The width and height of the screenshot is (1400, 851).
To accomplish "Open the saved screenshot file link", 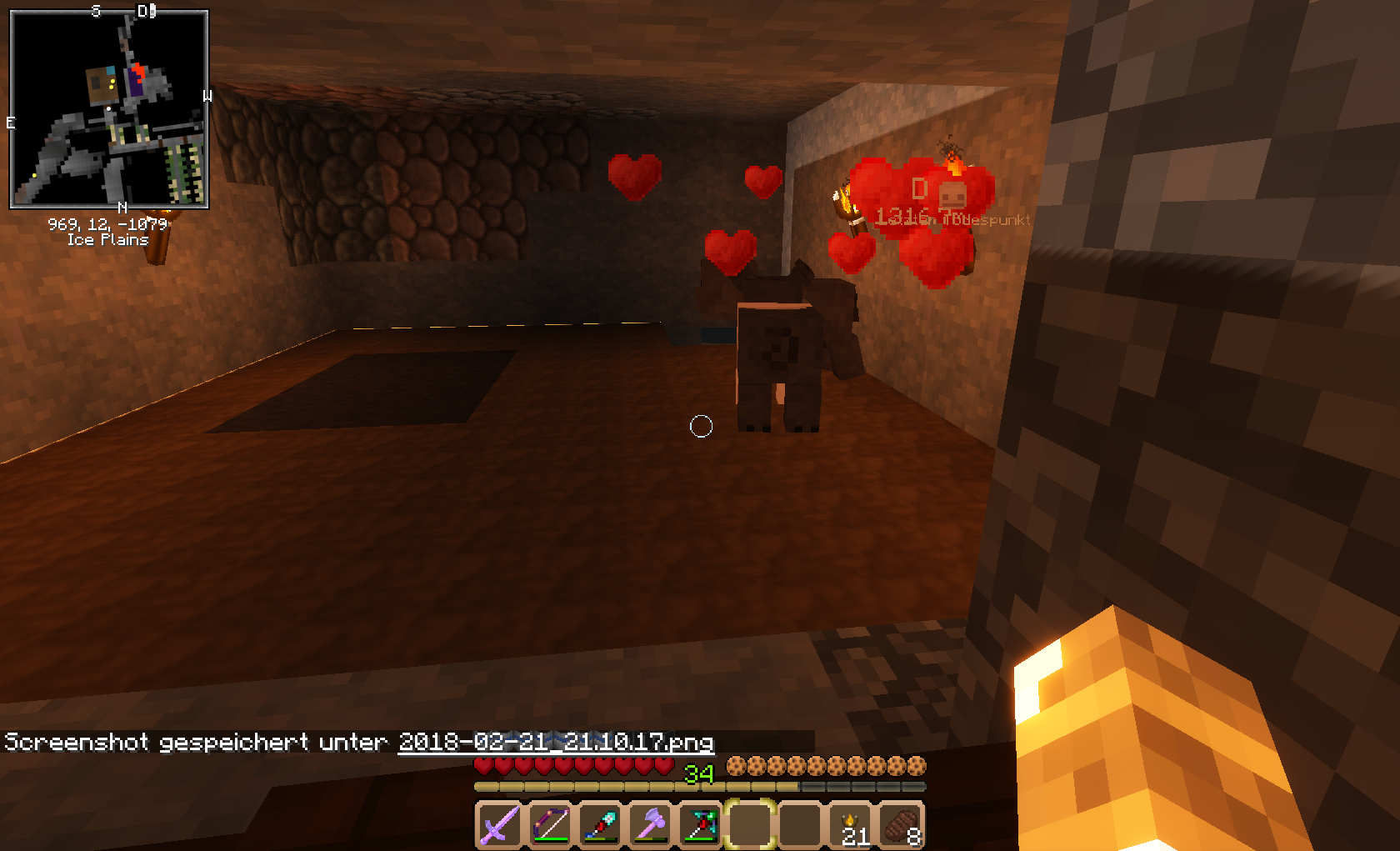I will (556, 742).
